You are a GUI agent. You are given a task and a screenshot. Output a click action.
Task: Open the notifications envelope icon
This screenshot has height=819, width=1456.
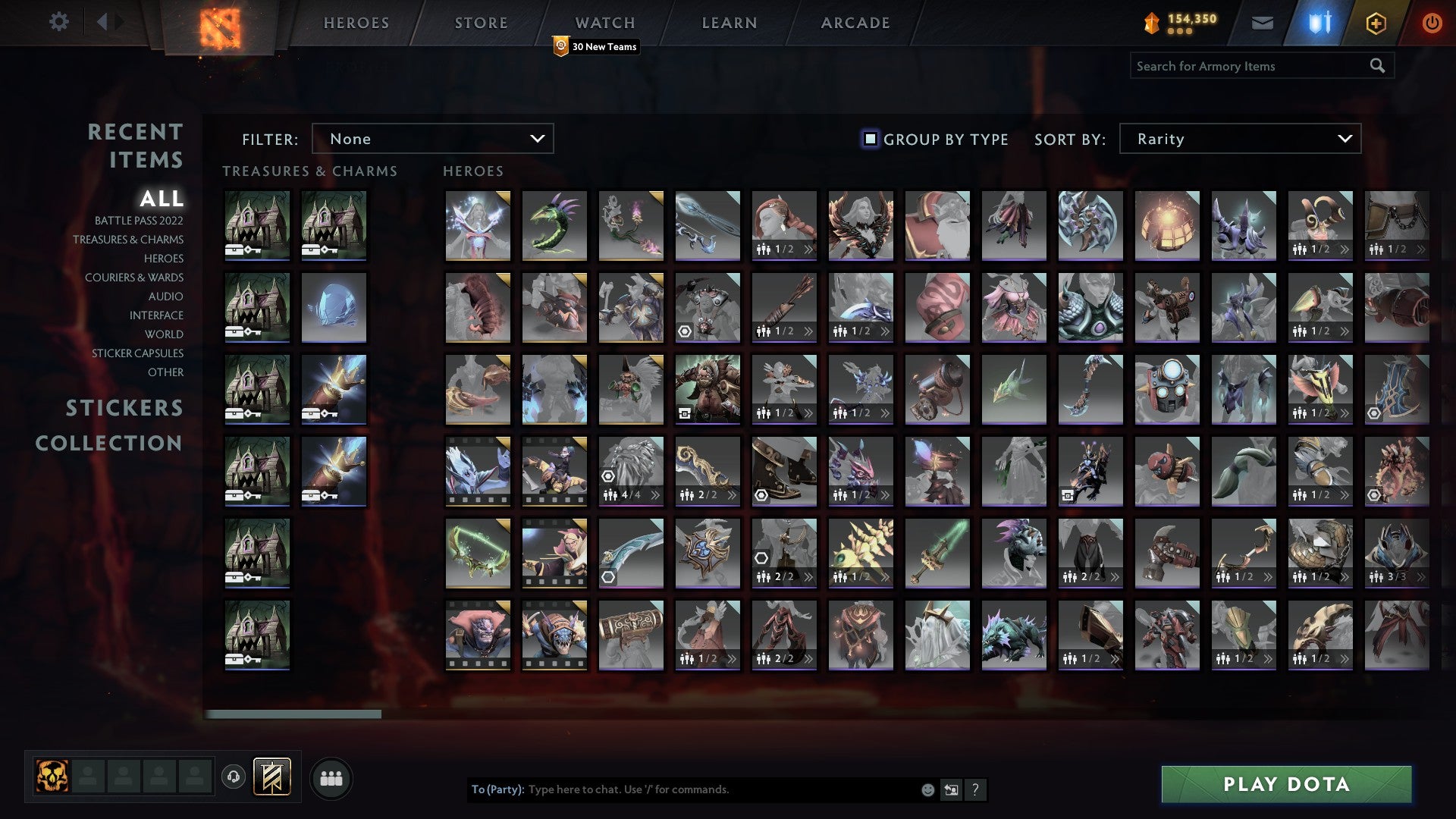coord(1262,23)
